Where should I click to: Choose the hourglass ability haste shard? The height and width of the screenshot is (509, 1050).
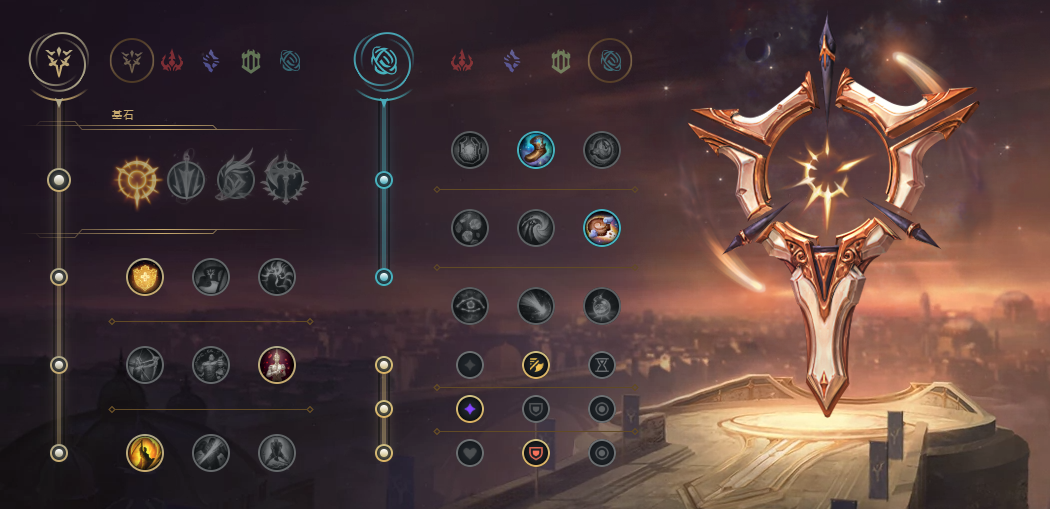point(602,365)
